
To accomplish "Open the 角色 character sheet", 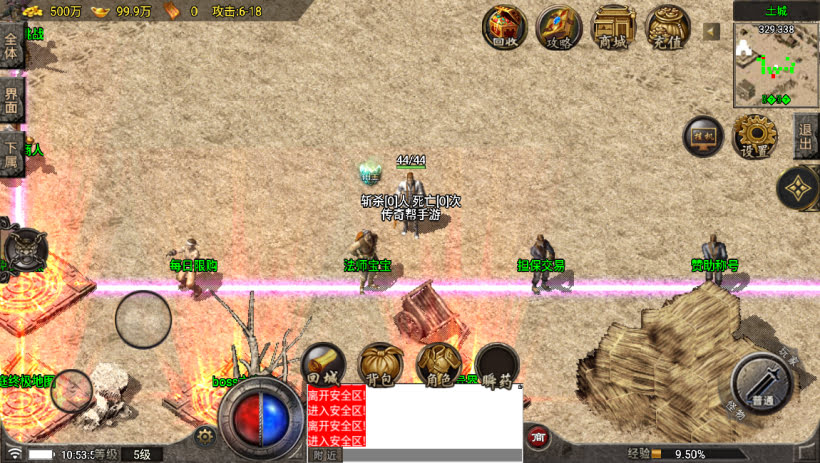I will (x=437, y=365).
